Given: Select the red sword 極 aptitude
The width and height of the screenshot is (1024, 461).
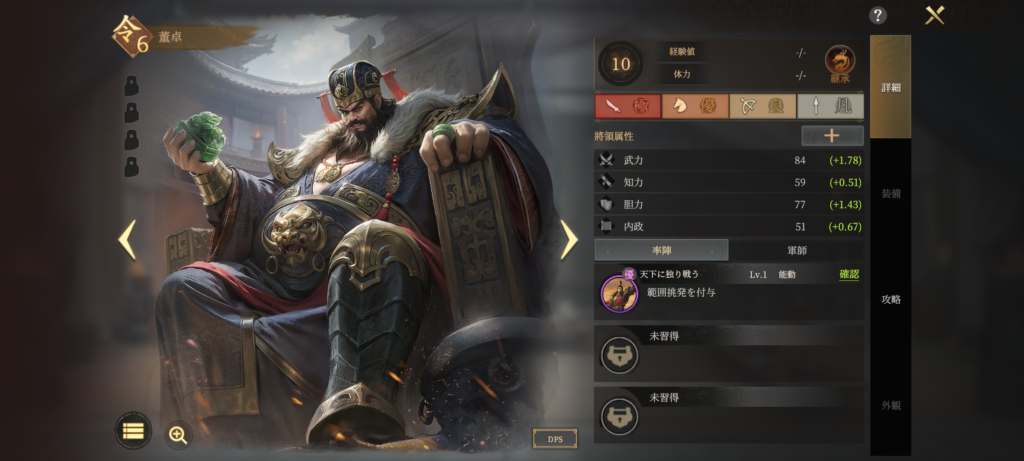Looking at the screenshot, I should click(x=627, y=106).
